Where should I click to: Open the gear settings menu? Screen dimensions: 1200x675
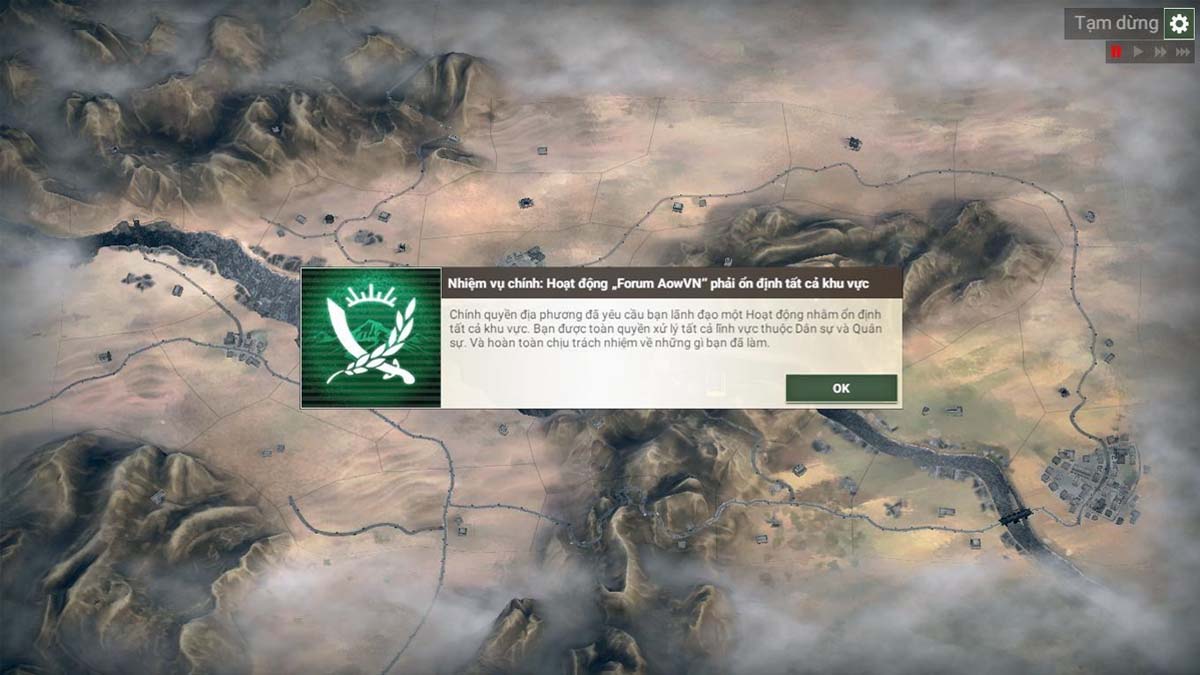click(x=1179, y=24)
